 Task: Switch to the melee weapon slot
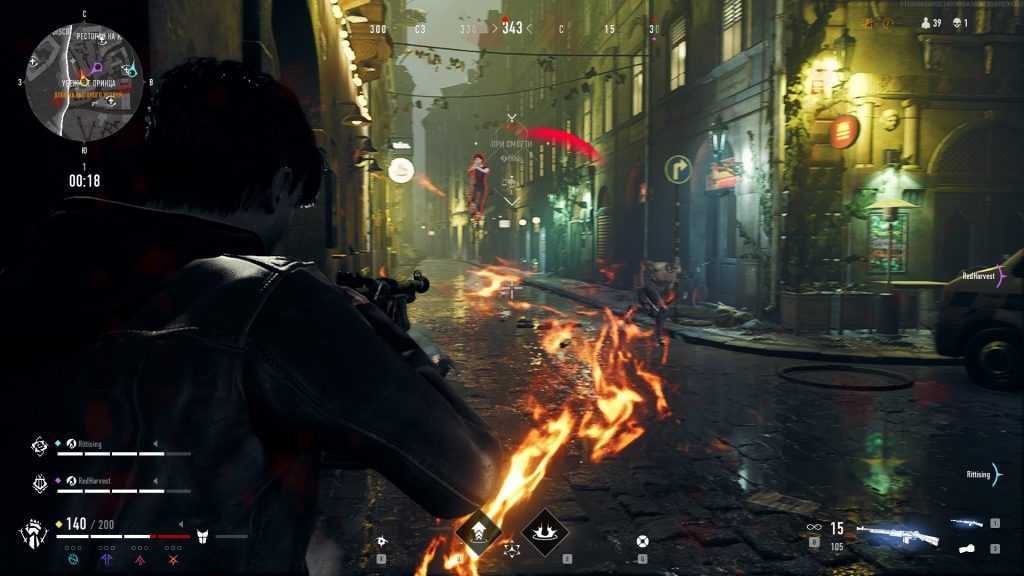[967, 548]
